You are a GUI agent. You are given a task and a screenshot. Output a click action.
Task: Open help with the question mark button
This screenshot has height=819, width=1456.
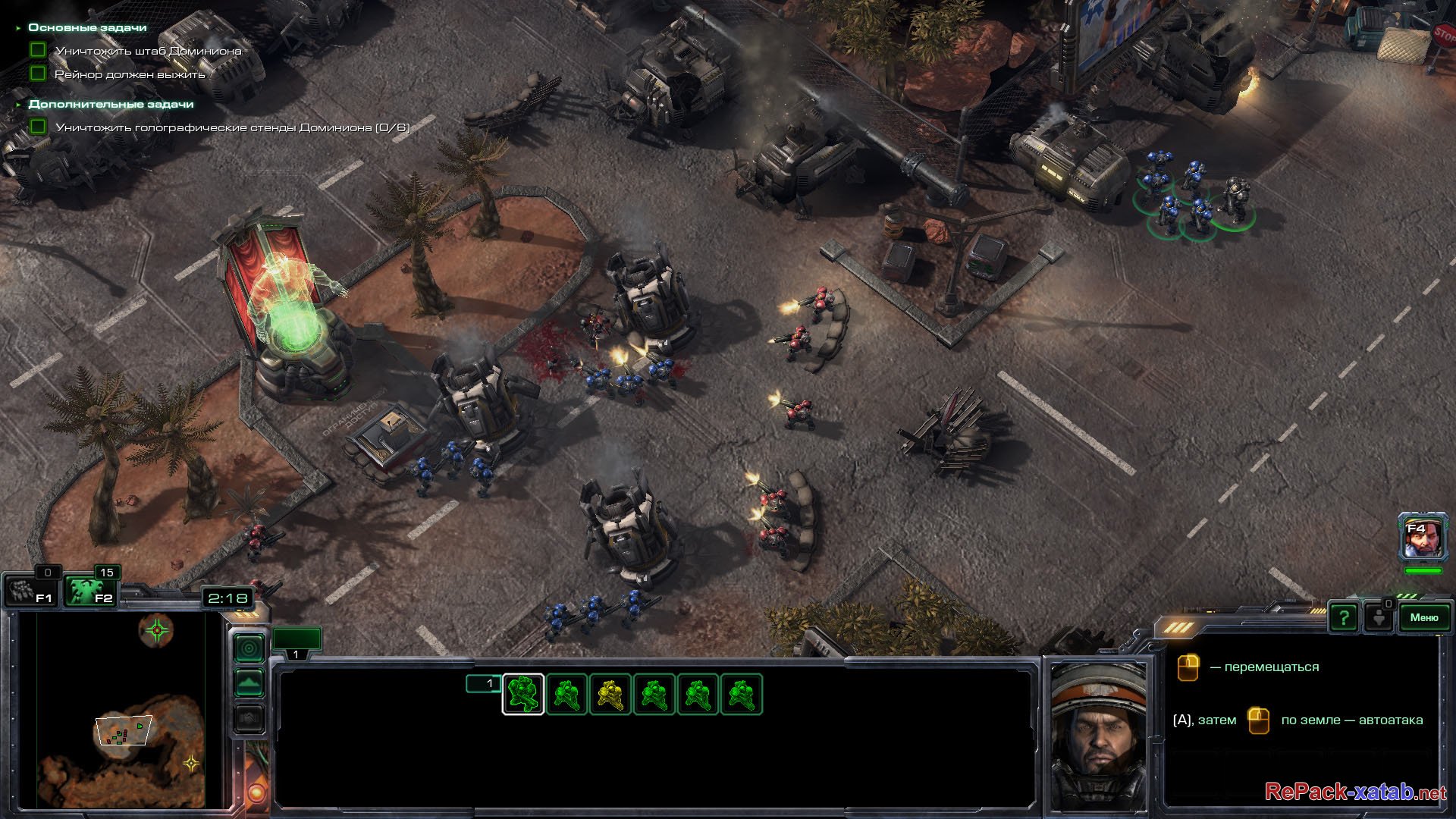[x=1343, y=617]
